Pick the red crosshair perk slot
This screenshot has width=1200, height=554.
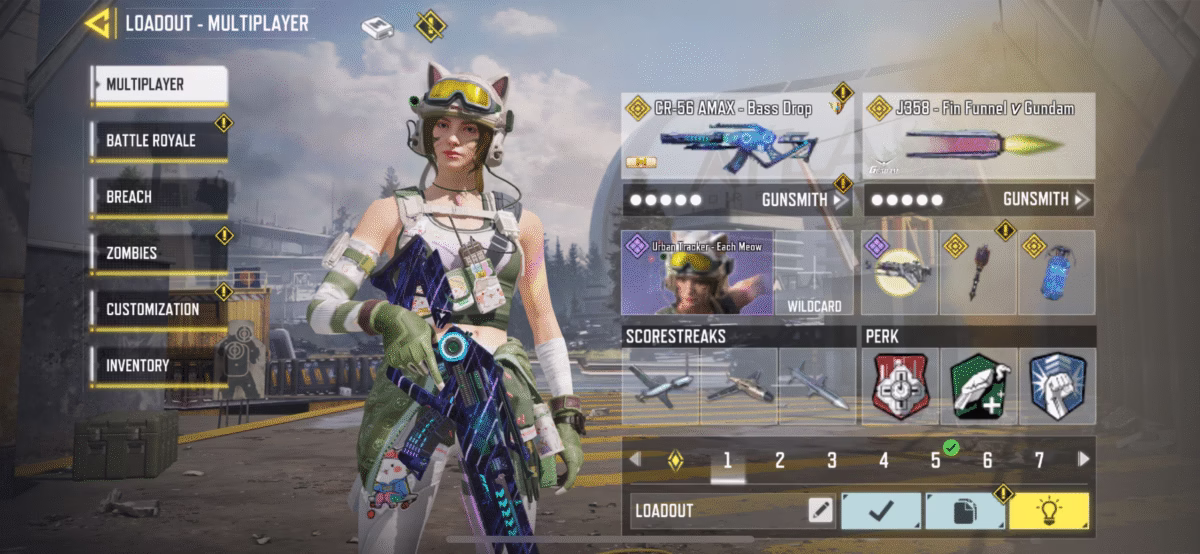coord(901,386)
